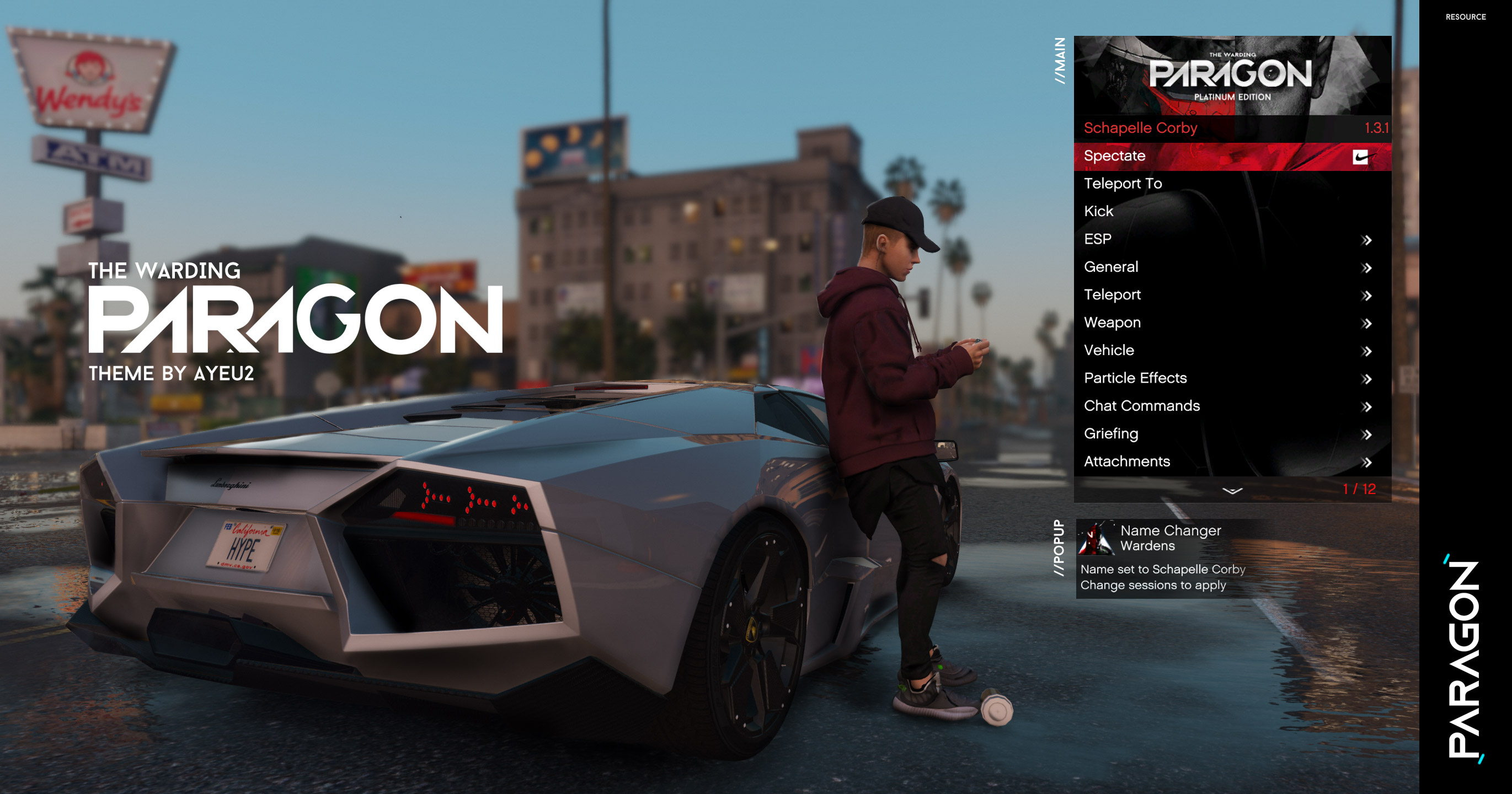
Task: Choose the Teleport To option
Action: (1122, 184)
